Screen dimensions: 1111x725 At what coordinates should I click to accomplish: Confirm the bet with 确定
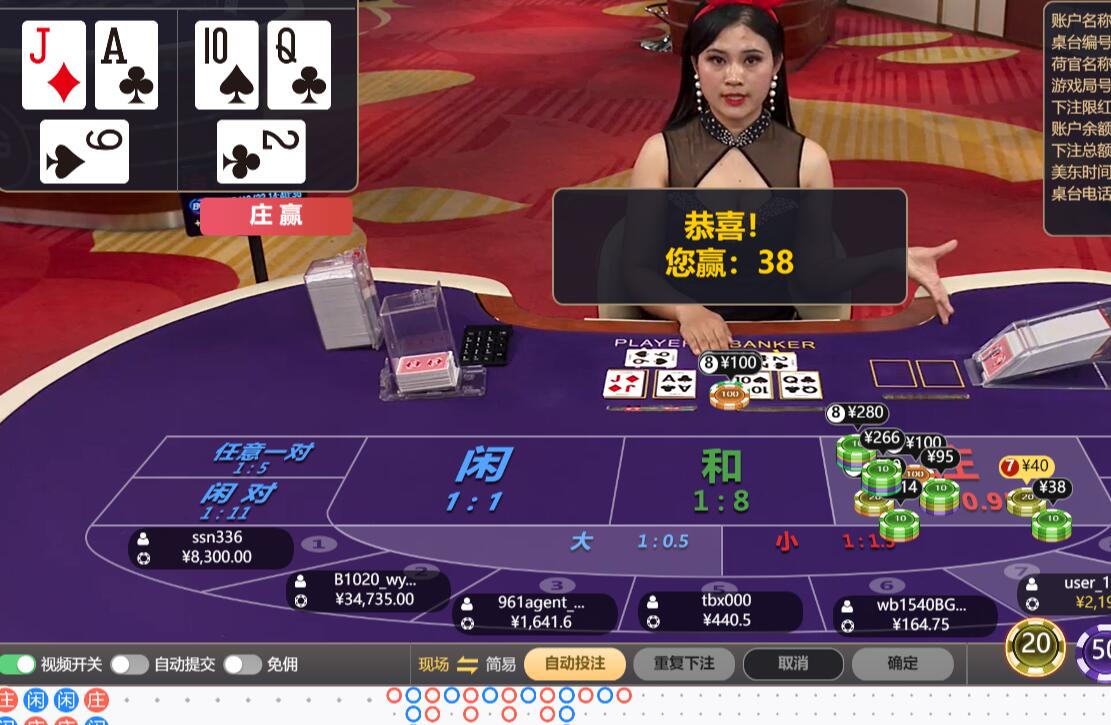[902, 663]
